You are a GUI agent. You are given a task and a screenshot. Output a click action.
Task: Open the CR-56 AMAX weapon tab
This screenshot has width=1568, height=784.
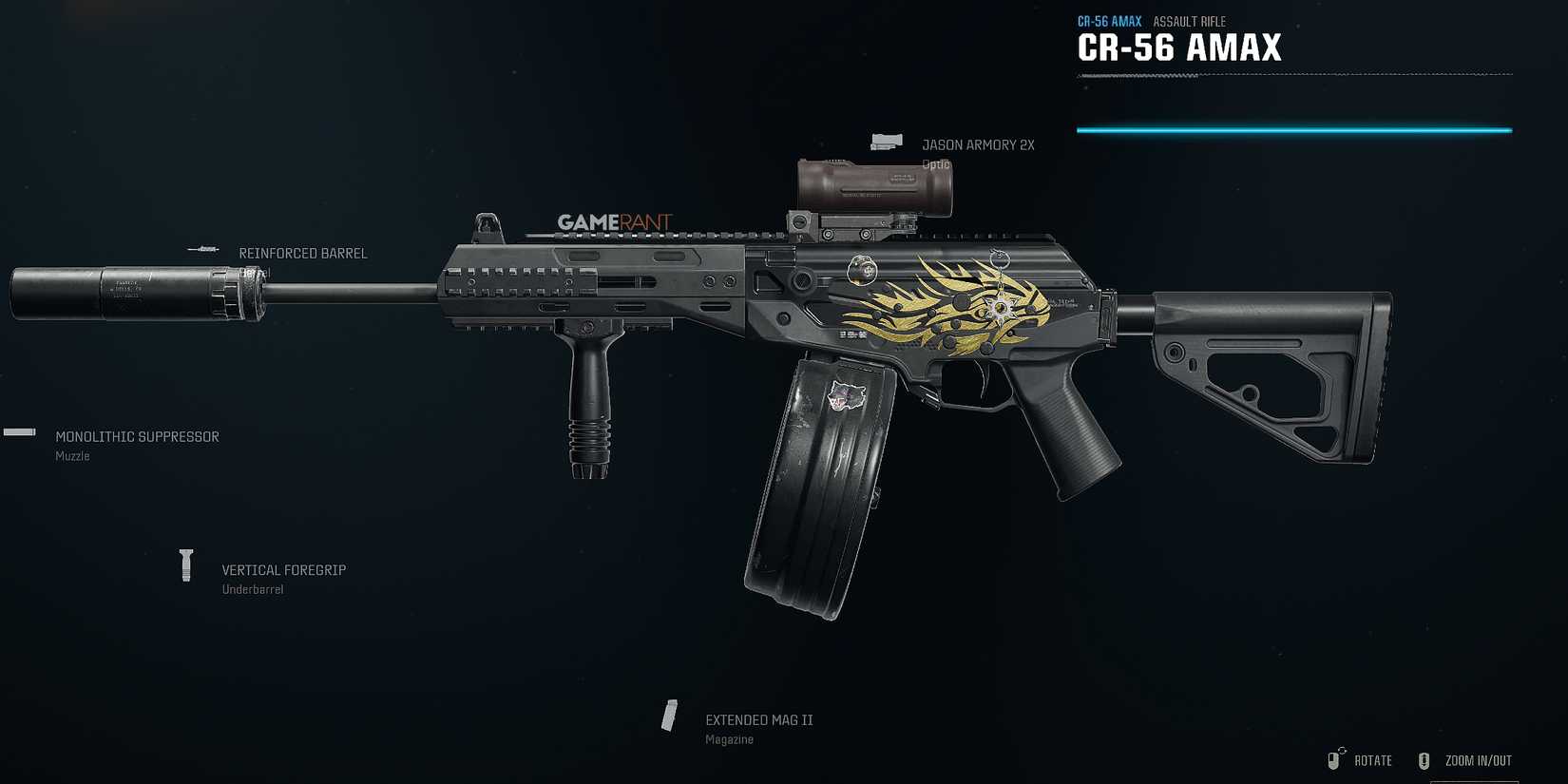pyautogui.click(x=1109, y=20)
